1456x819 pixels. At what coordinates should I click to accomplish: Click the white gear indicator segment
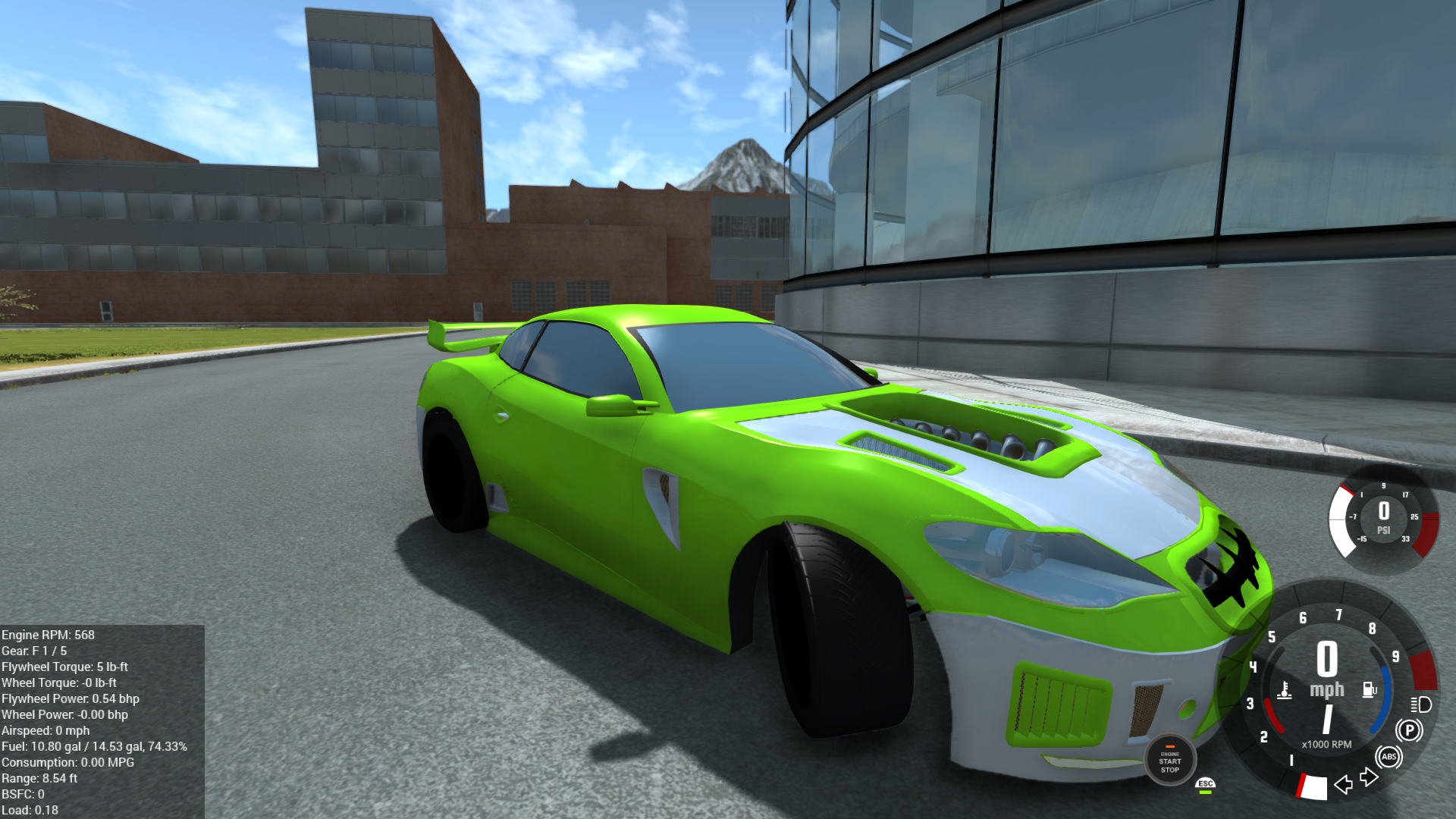pyautogui.click(x=1315, y=787)
